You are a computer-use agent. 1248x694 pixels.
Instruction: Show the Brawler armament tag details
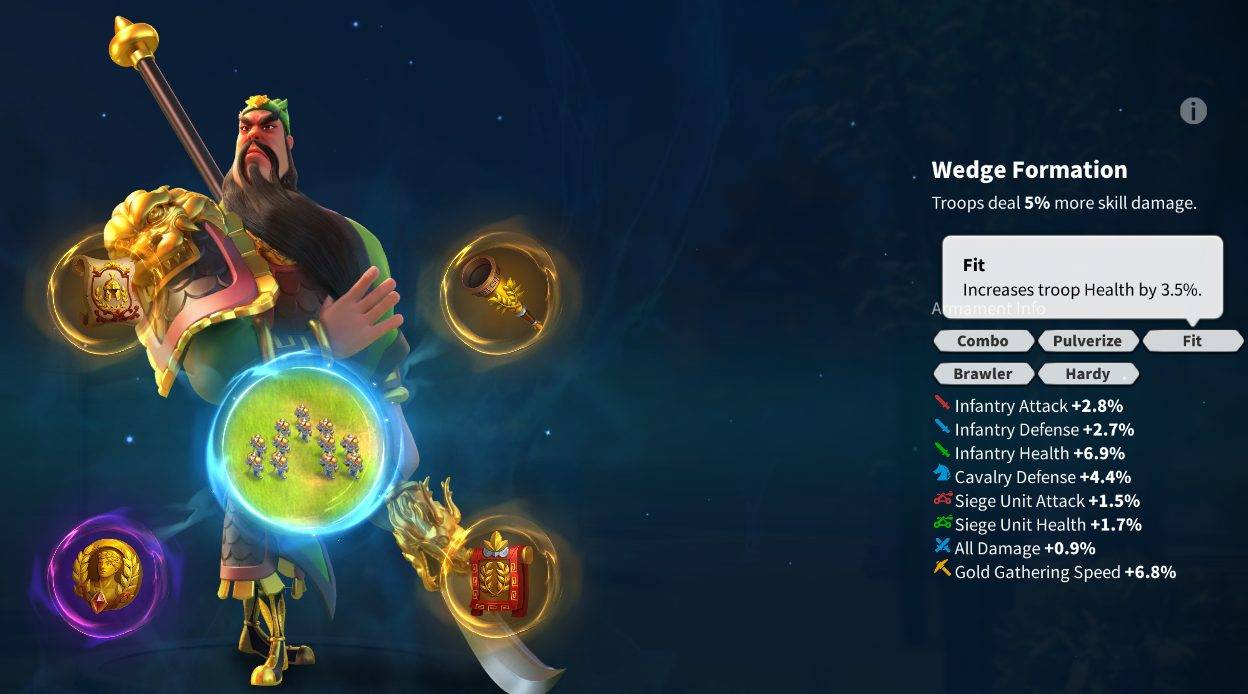click(982, 374)
